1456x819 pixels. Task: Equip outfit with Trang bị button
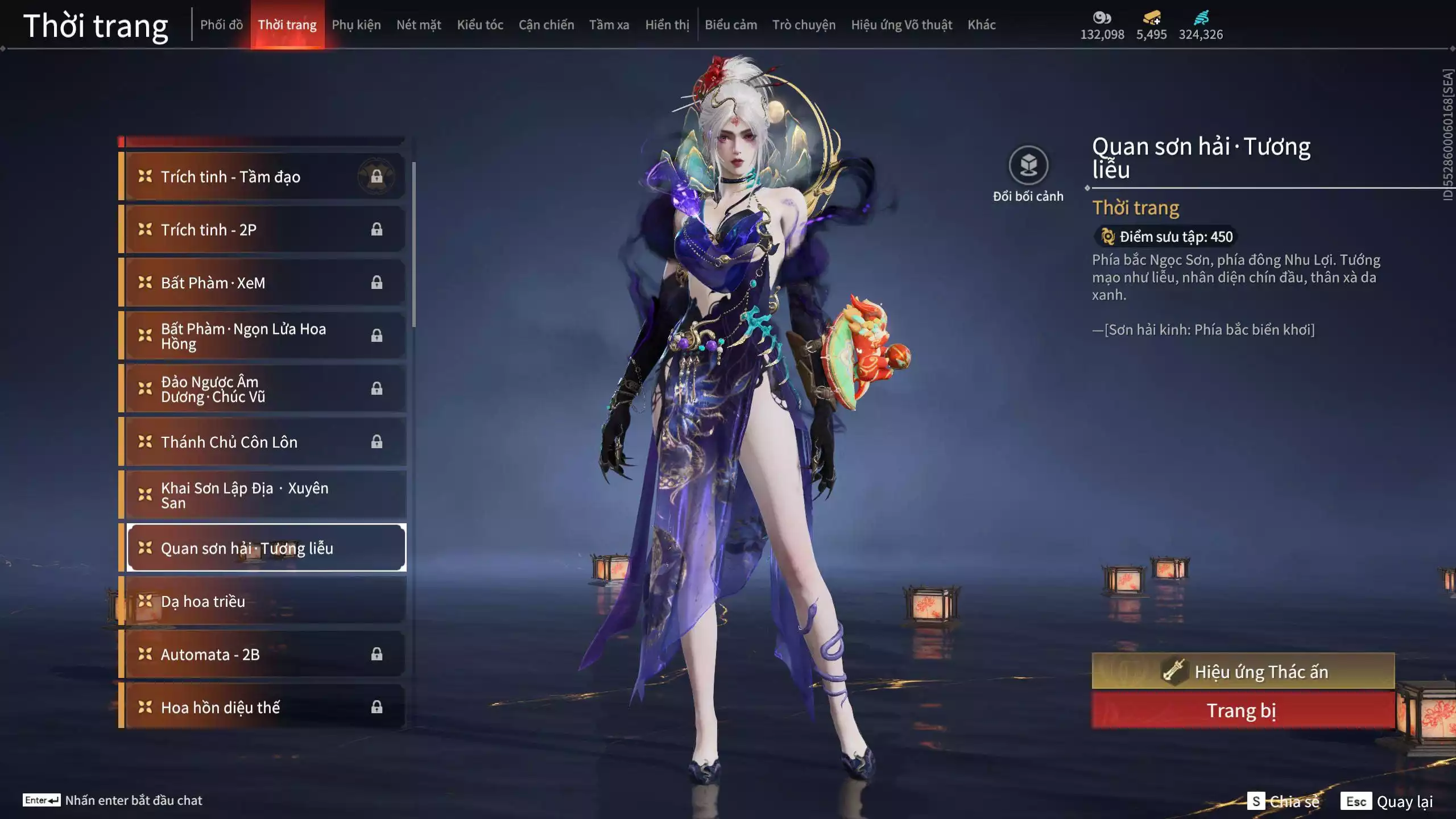(1243, 710)
